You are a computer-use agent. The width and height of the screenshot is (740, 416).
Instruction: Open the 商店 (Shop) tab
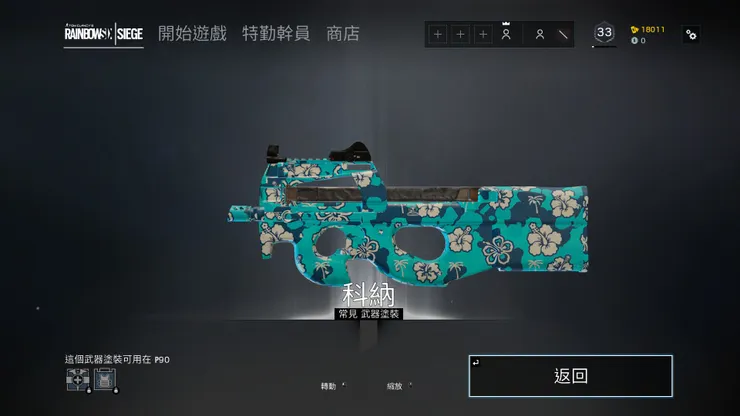(343, 33)
